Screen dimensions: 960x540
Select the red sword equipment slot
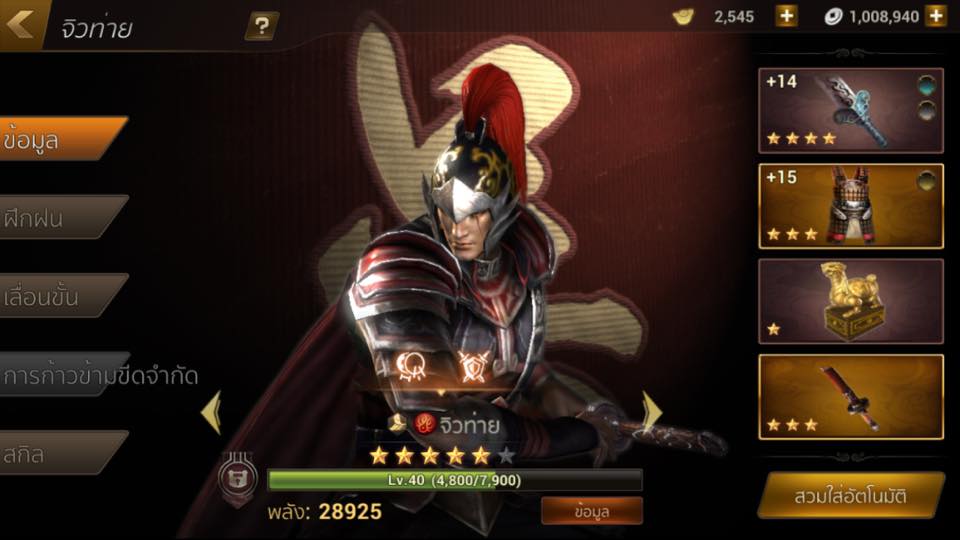click(x=850, y=396)
